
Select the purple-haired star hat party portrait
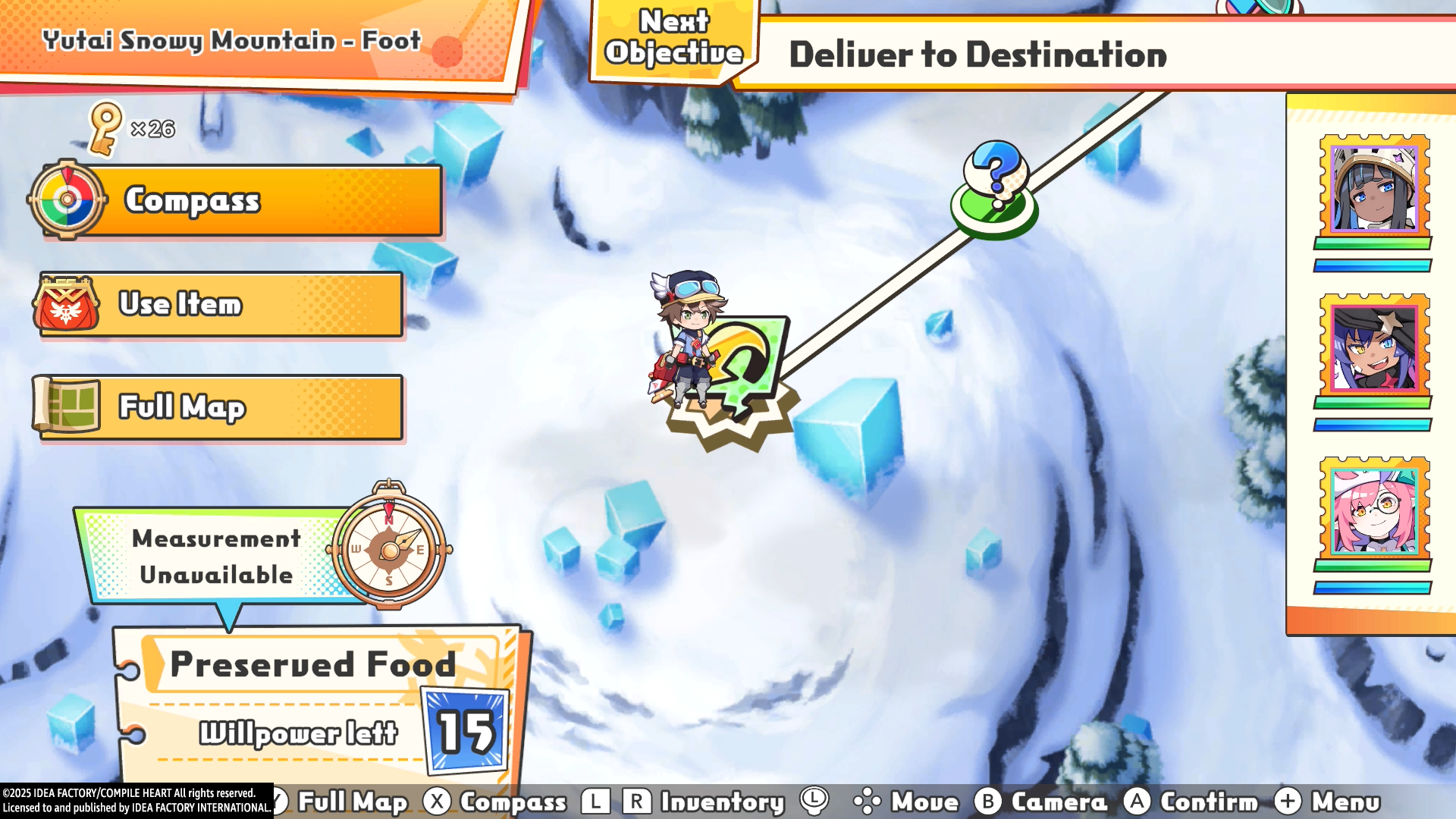1374,347
